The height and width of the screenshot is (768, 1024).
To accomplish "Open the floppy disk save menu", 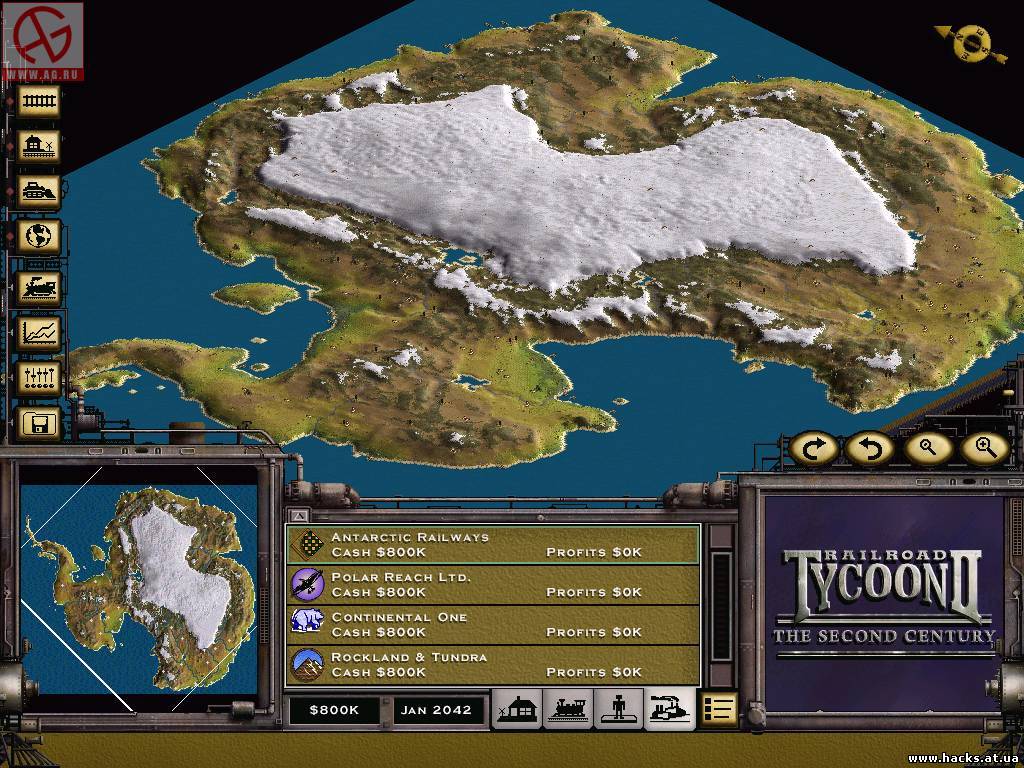I will pyautogui.click(x=40, y=424).
